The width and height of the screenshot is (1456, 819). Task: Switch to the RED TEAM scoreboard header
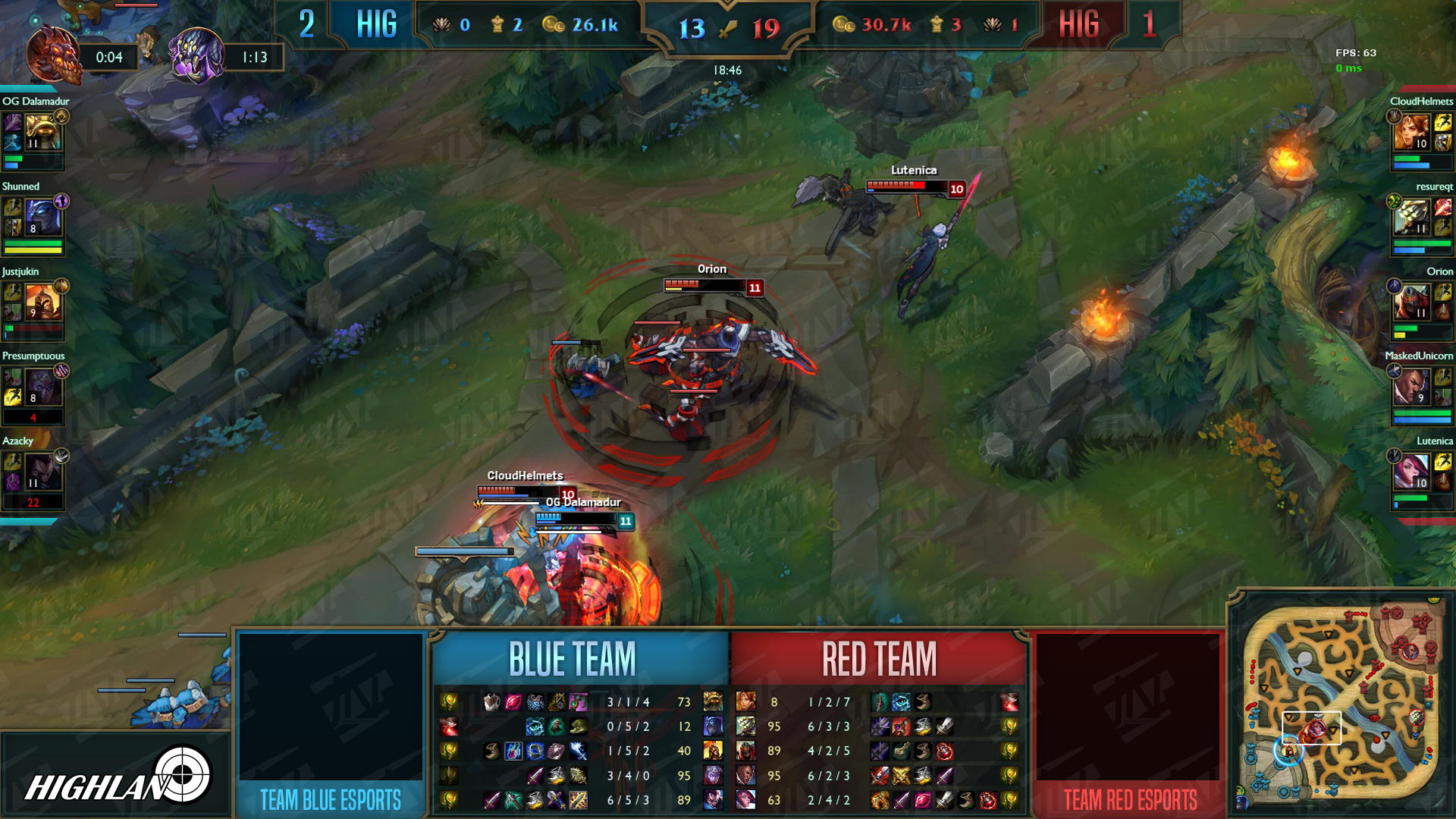tap(878, 659)
